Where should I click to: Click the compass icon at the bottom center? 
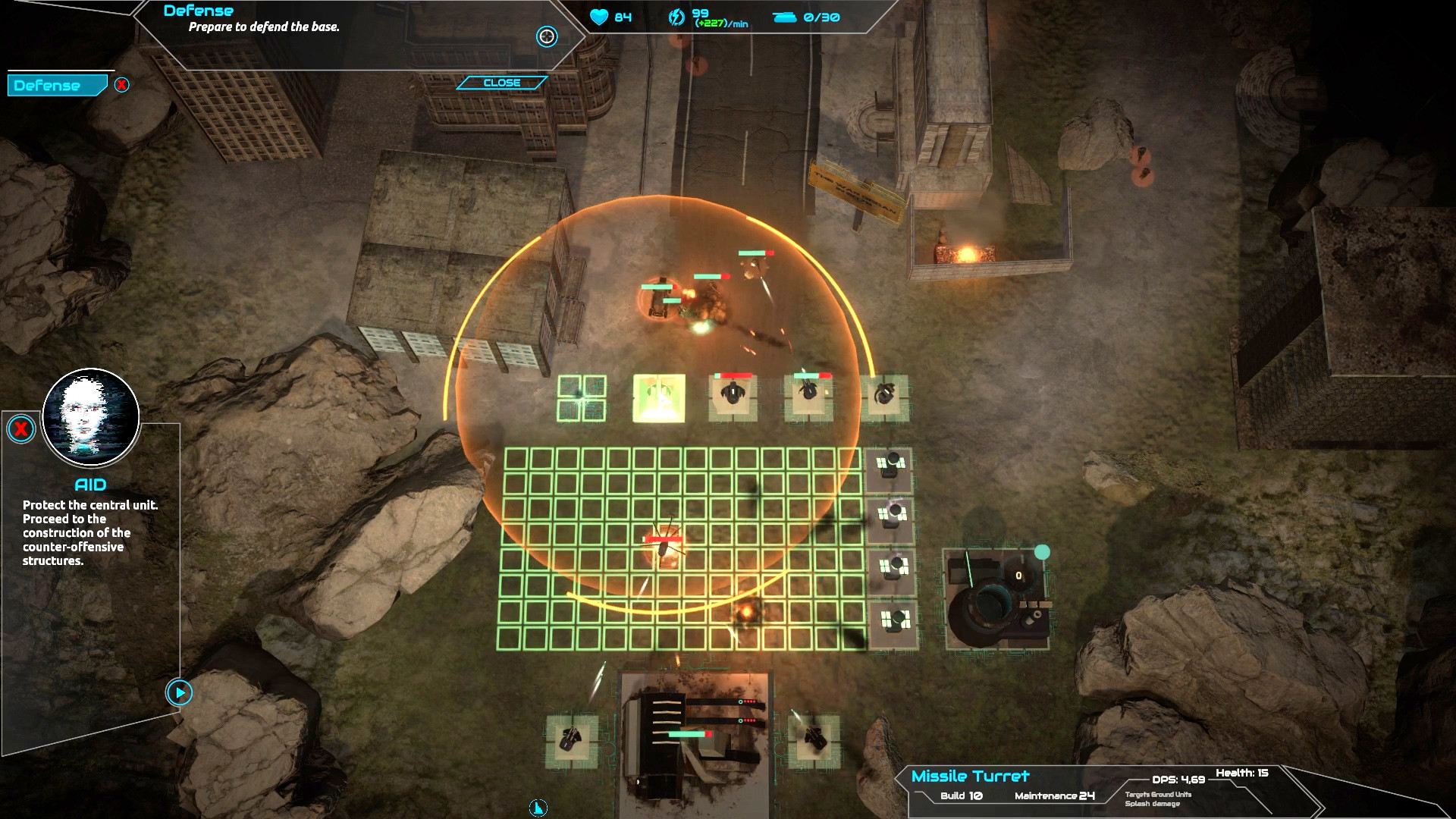point(538,808)
